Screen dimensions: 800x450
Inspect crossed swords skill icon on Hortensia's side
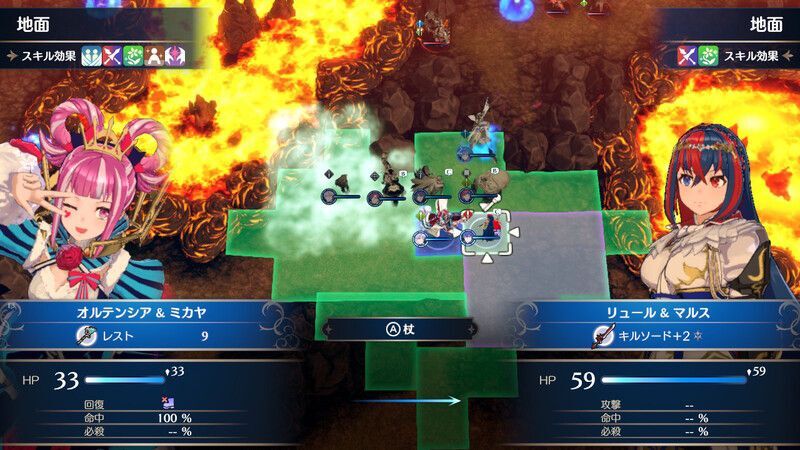click(112, 56)
